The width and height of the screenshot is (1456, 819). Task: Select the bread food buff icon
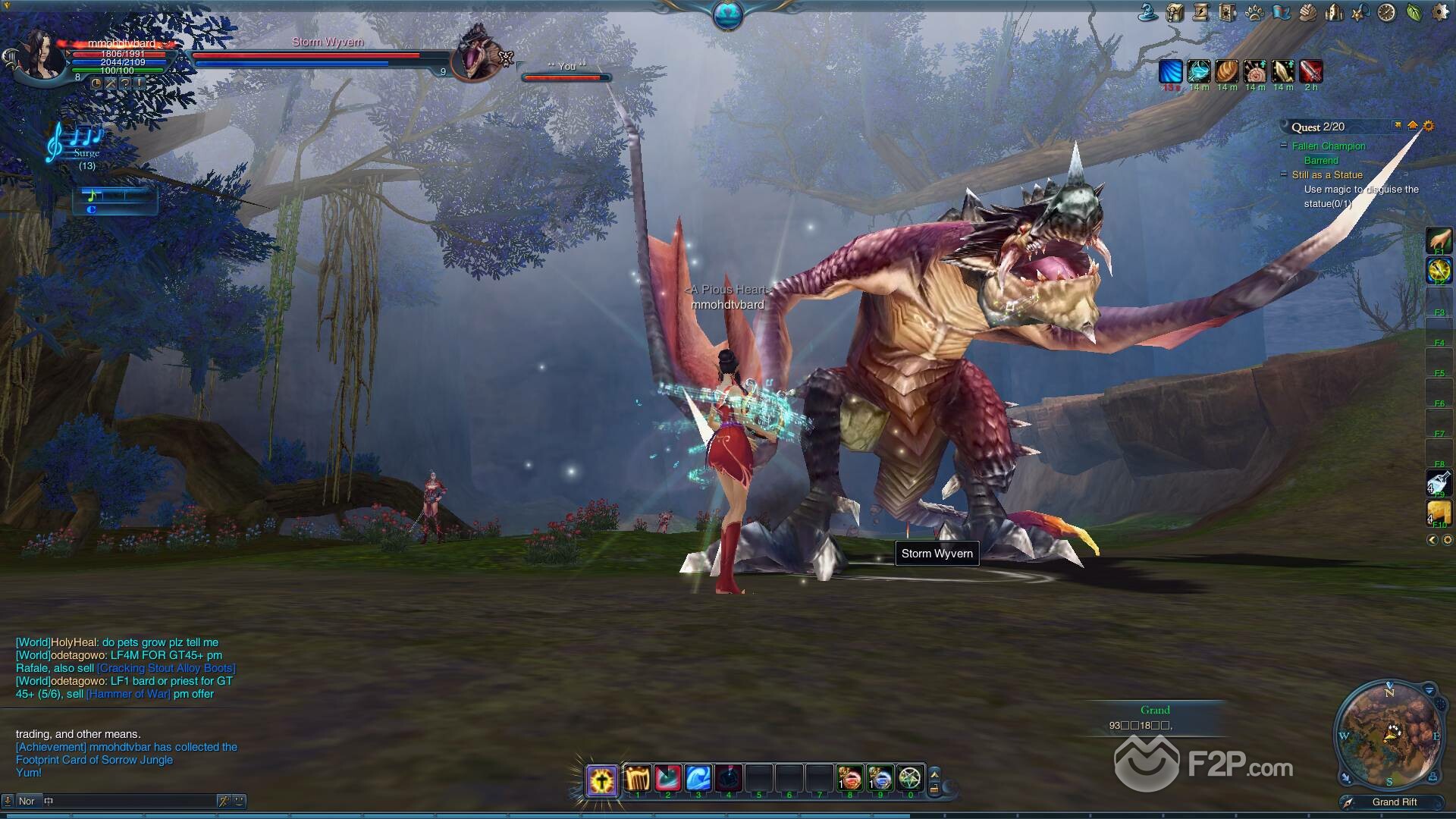(x=1226, y=71)
